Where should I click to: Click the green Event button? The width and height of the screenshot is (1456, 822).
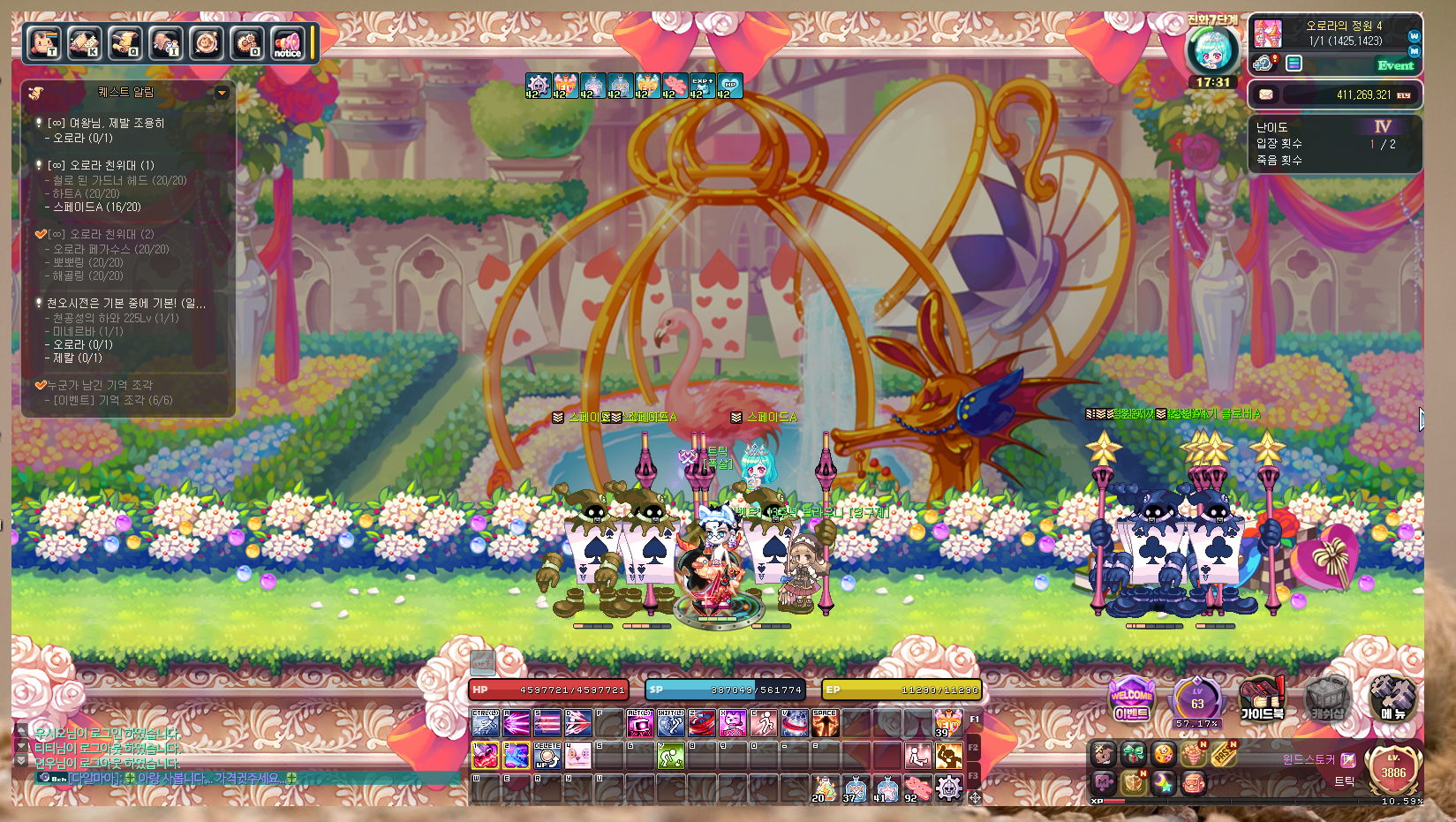1395,64
